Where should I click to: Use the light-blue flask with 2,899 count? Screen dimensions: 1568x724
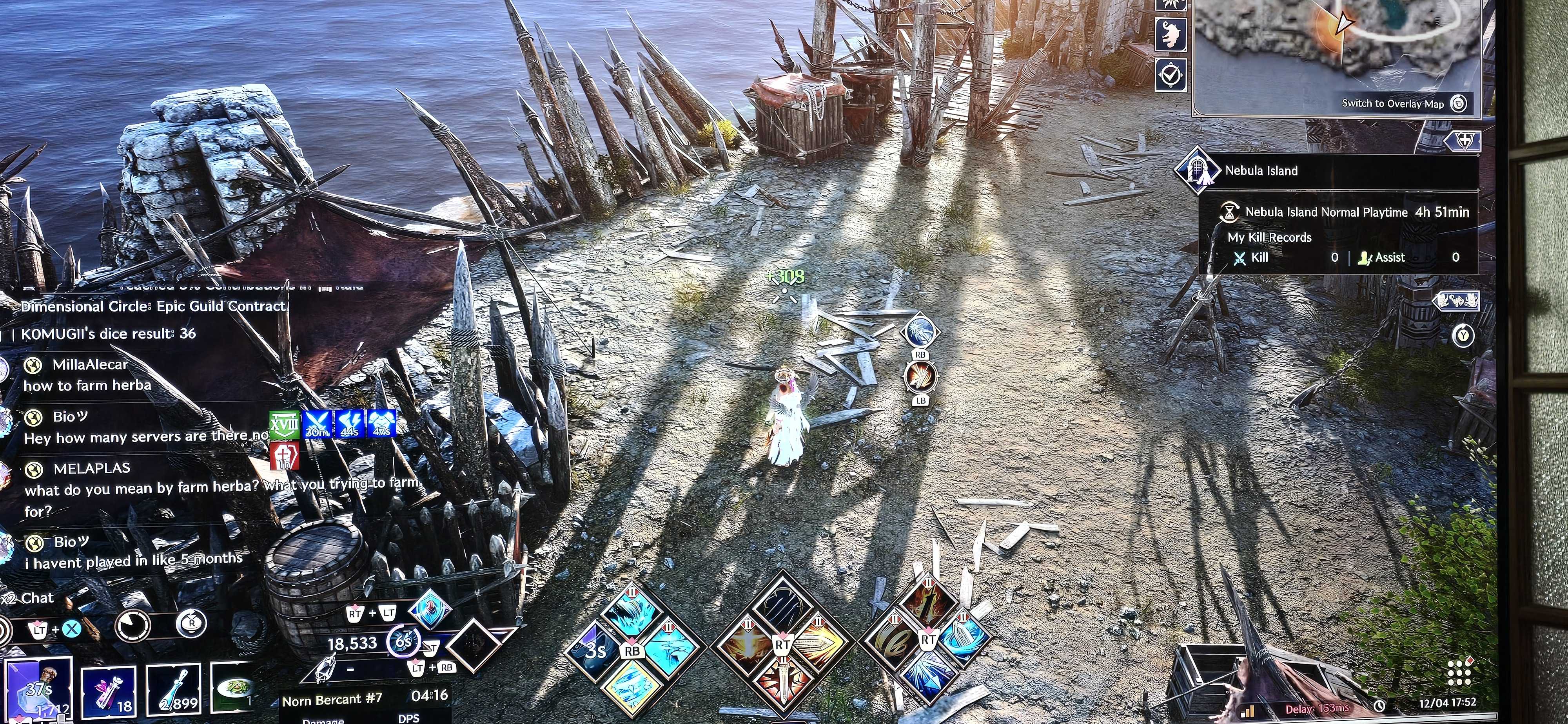tap(174, 691)
